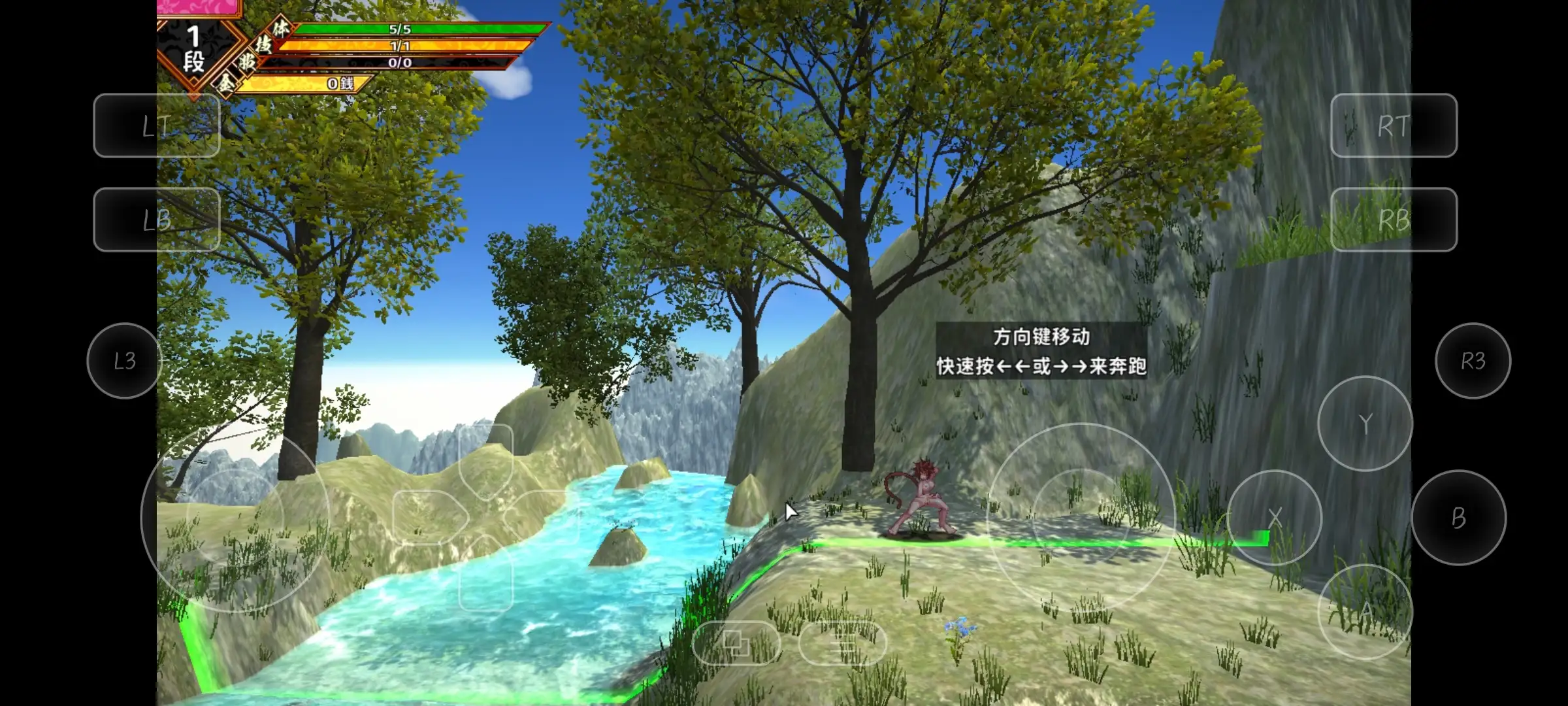Click the green 体 health bar showing 5/5
This screenshot has height=706, width=1568.
click(418, 31)
